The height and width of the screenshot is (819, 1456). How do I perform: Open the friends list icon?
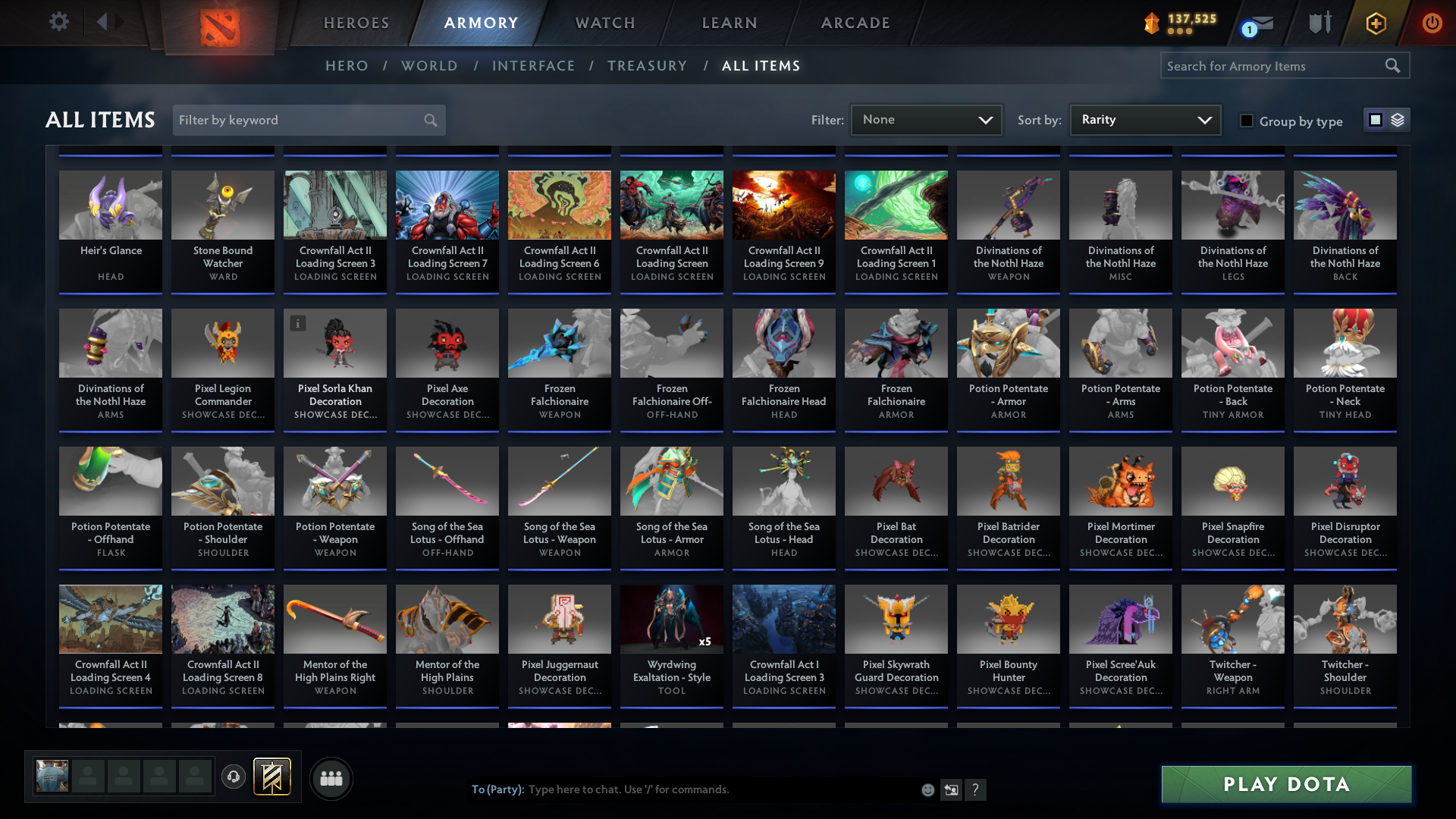tap(331, 778)
